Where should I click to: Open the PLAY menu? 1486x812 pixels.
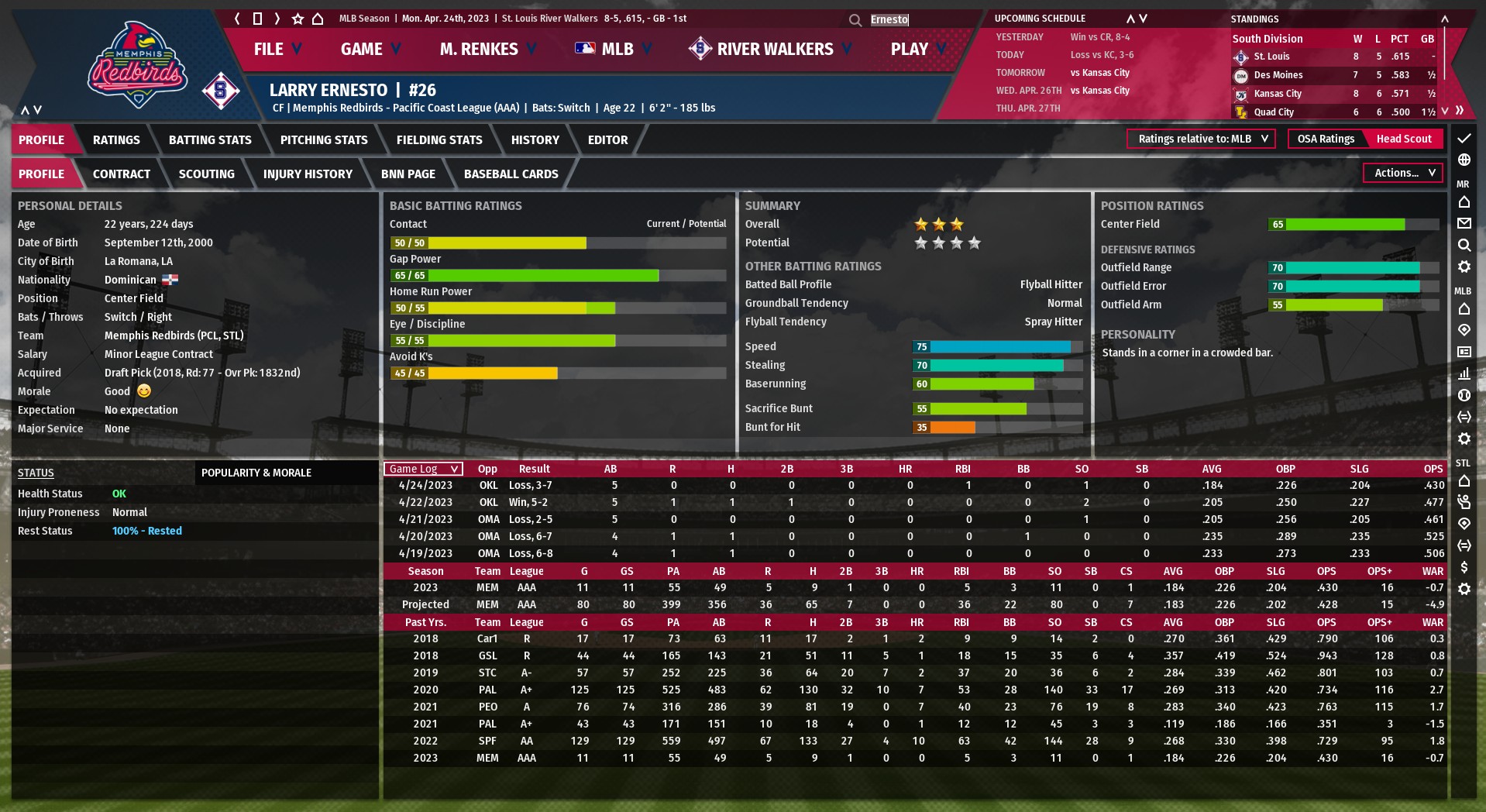click(917, 49)
